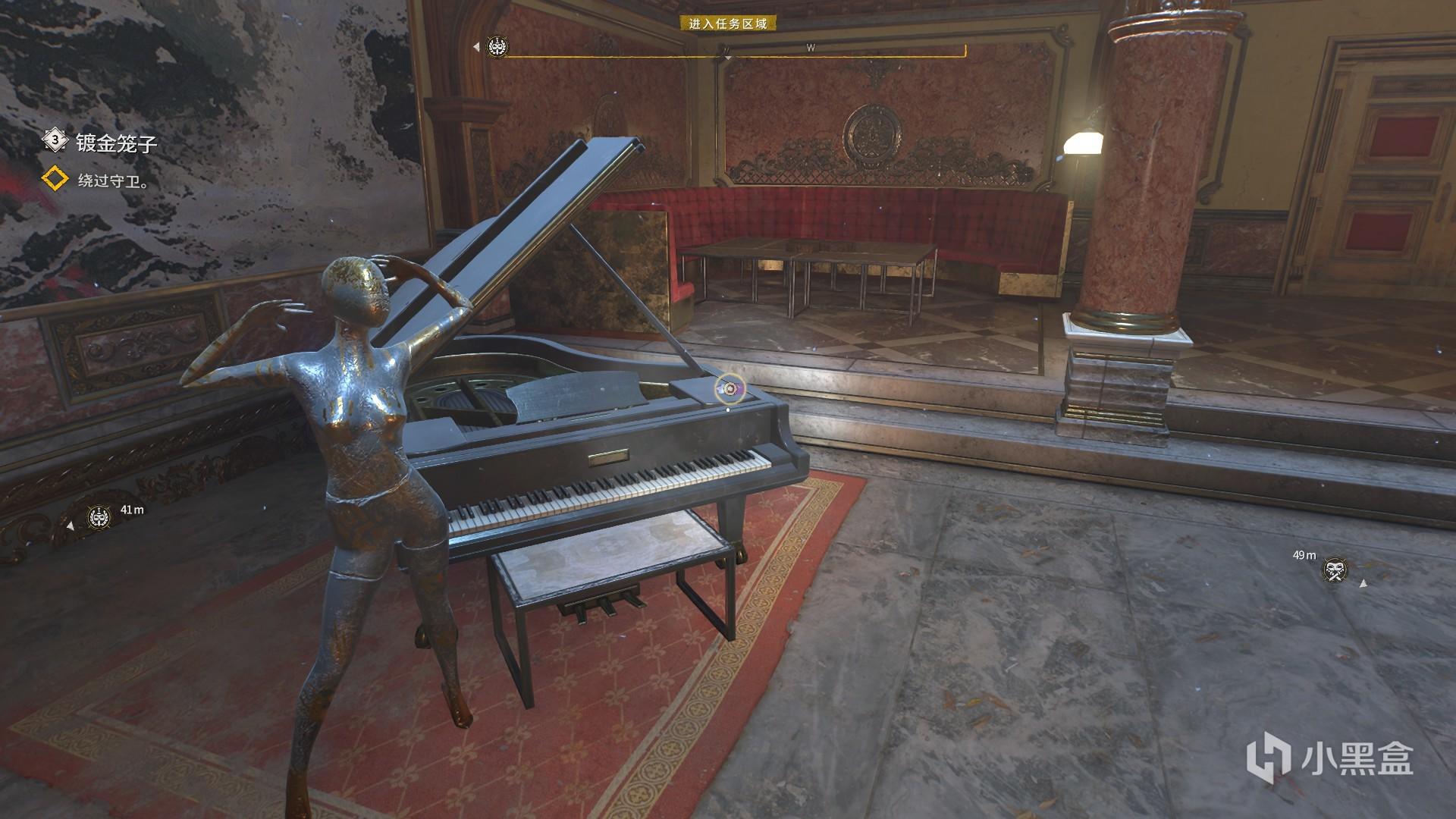
Task: Click the emblem icon on the compass bar
Action: click(x=498, y=47)
